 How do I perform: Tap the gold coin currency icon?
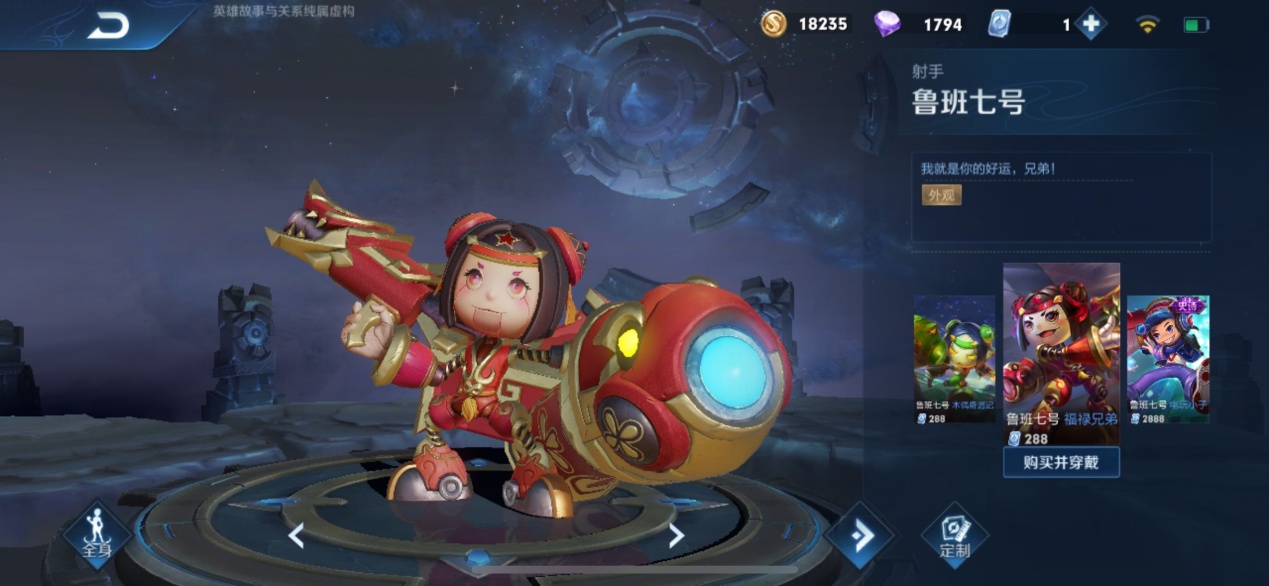[x=773, y=24]
